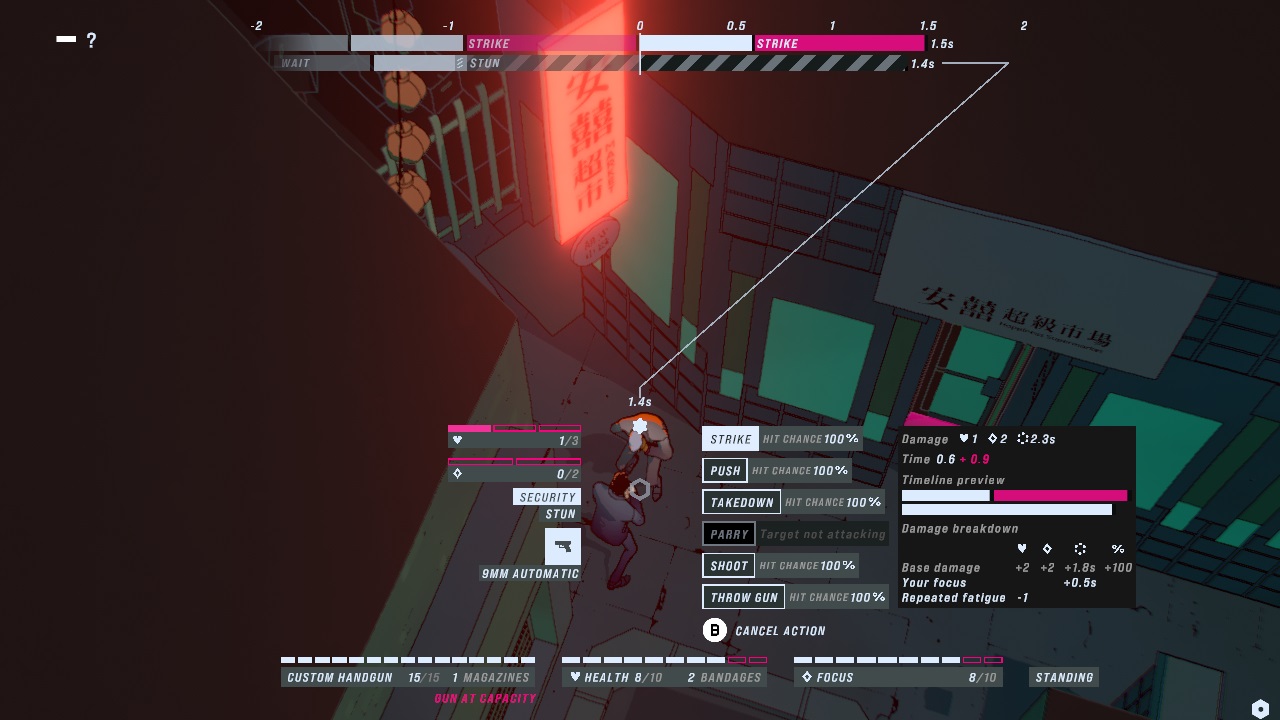Choose the THROW GUN action

click(743, 597)
